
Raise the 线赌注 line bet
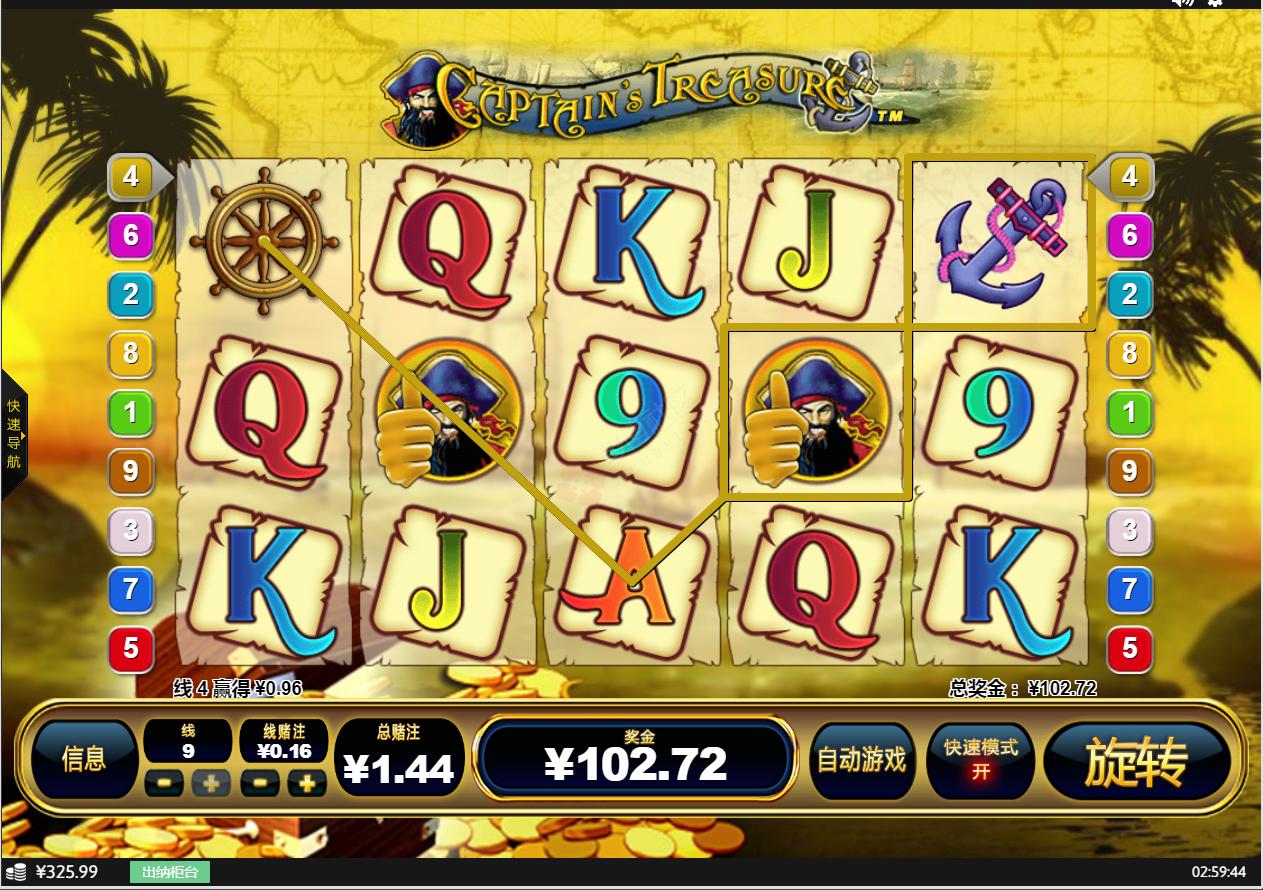(x=308, y=784)
